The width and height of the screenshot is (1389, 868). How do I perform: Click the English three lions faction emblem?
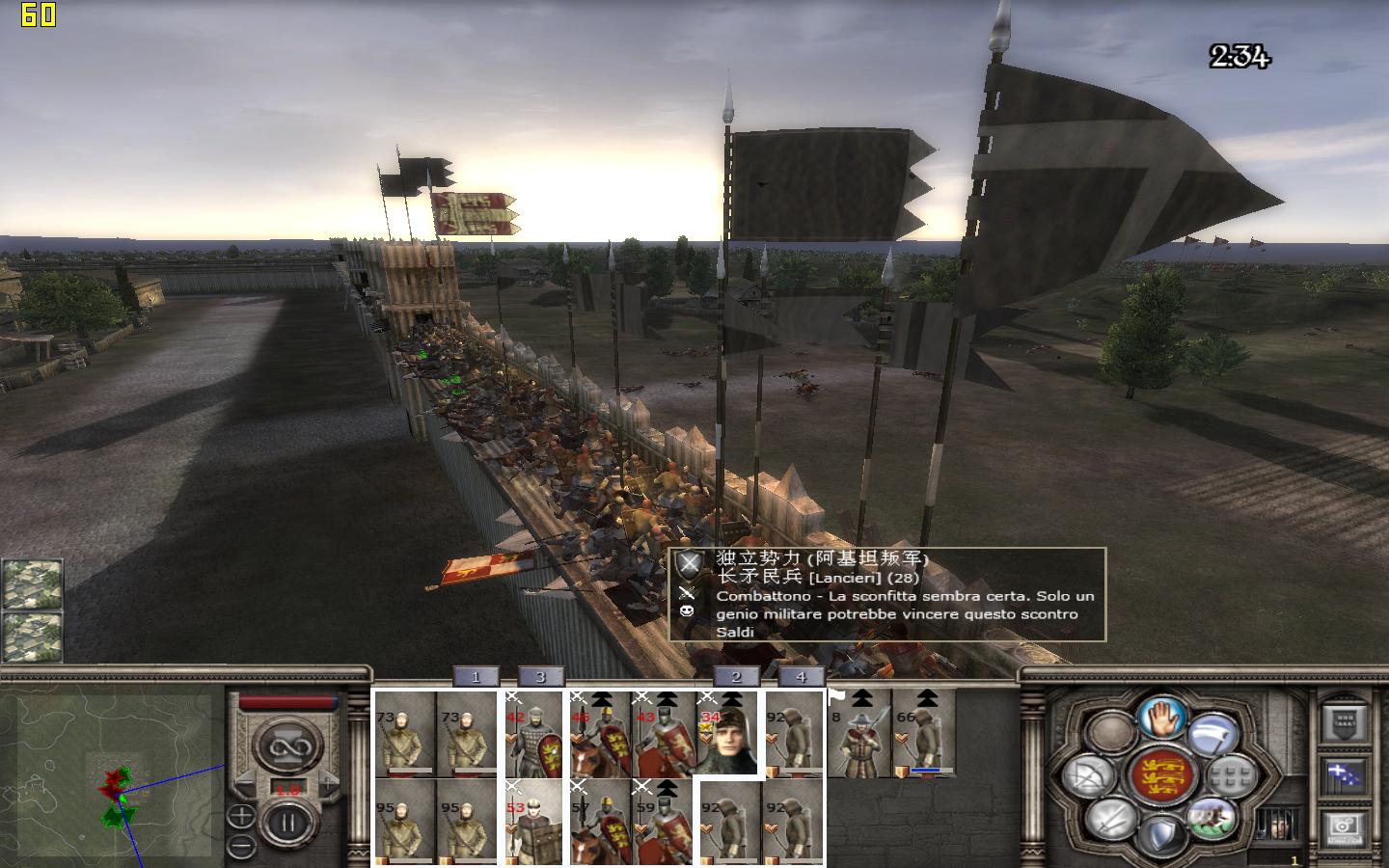coord(1160,776)
